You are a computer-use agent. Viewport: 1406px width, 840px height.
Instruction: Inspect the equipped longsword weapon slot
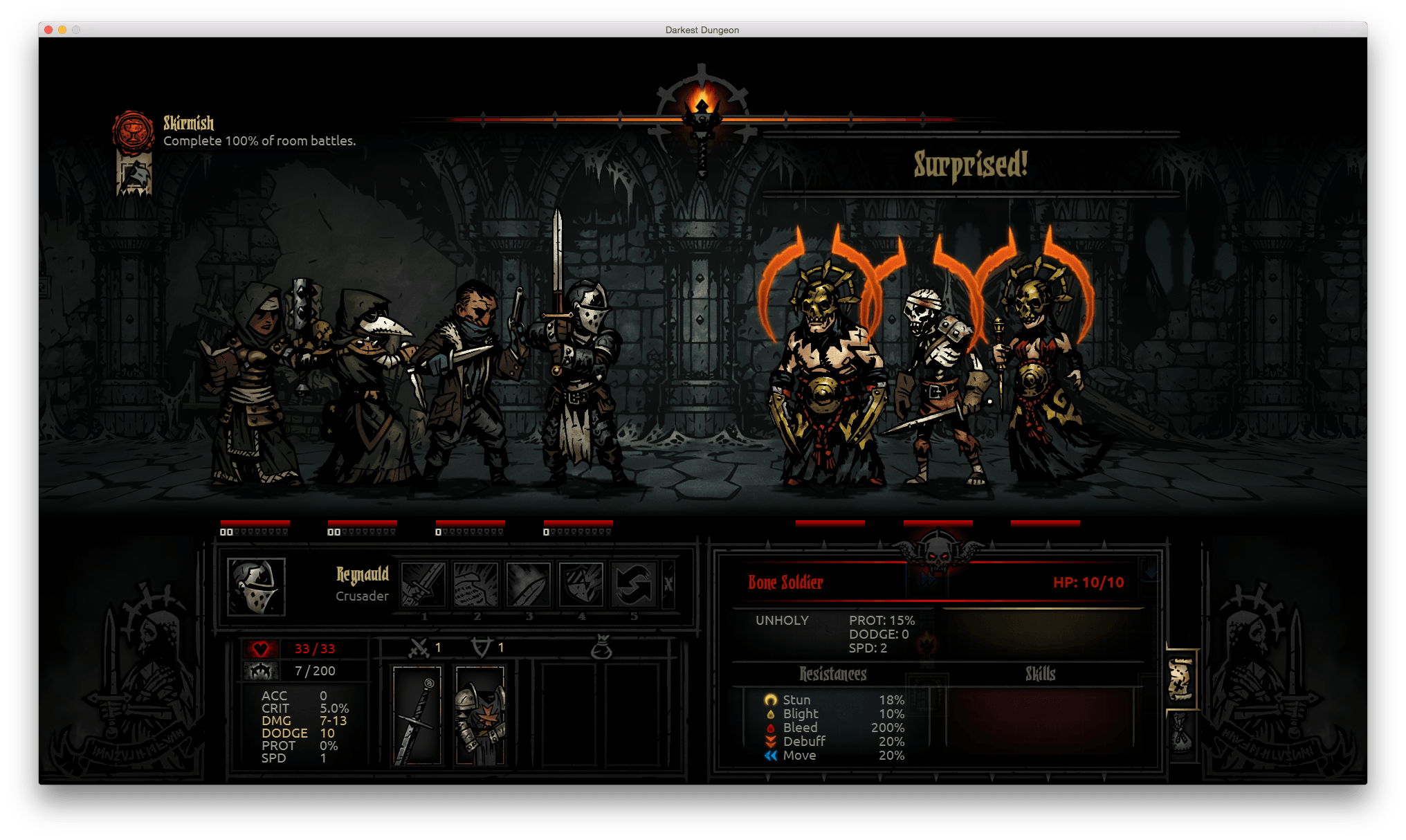(417, 715)
